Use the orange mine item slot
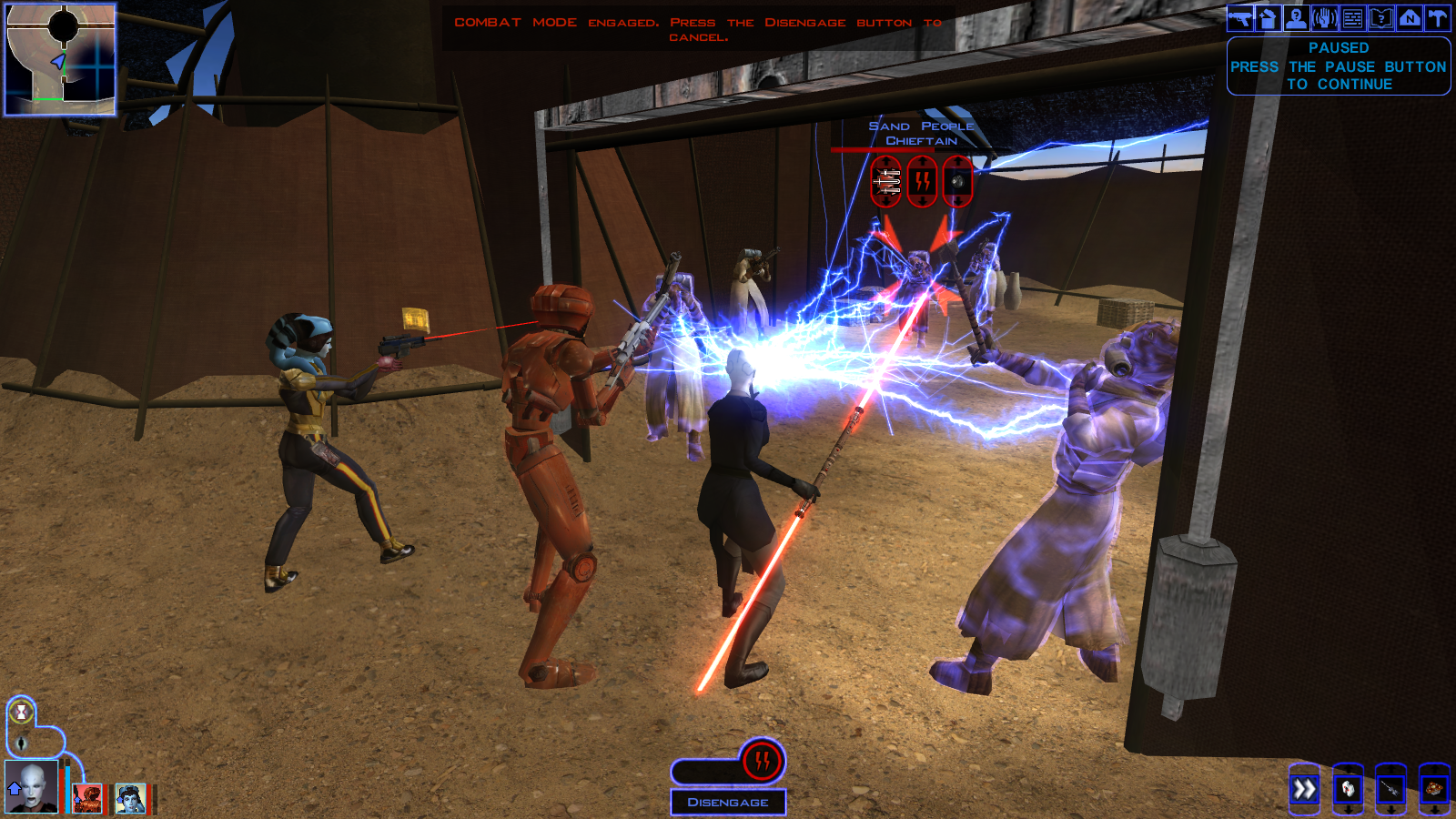 click(x=1434, y=789)
